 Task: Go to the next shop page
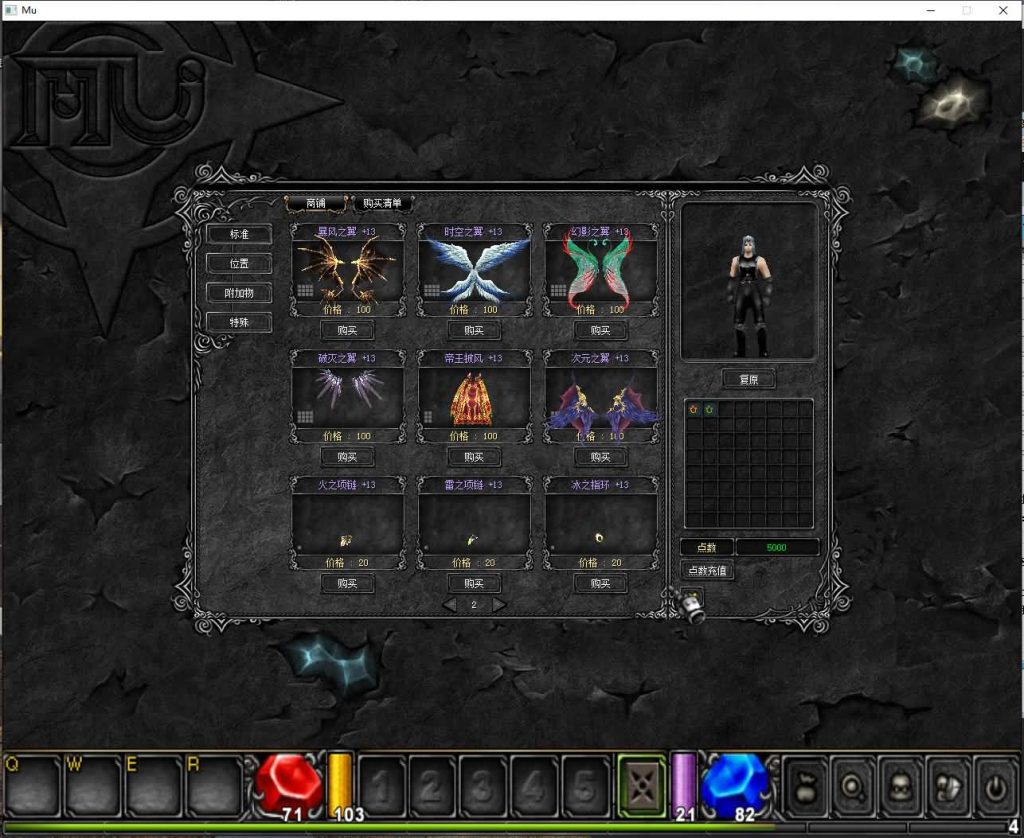[x=498, y=605]
